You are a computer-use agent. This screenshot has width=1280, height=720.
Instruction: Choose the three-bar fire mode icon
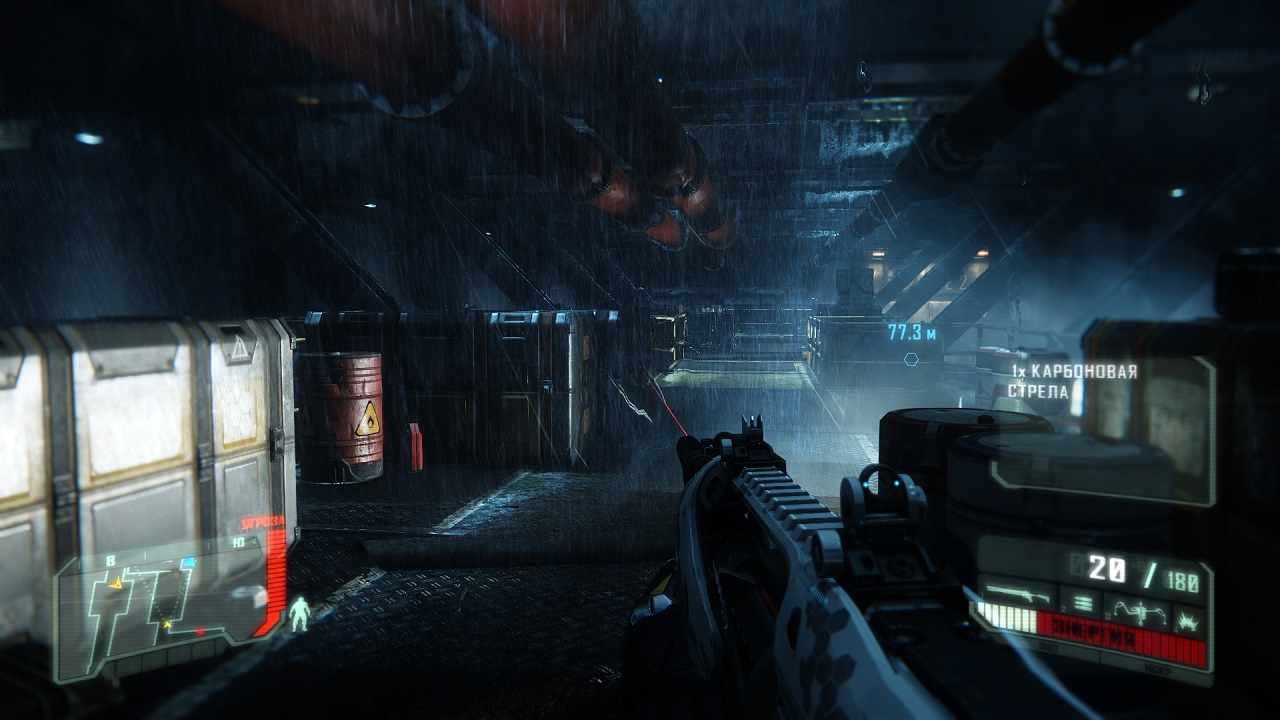[1081, 603]
